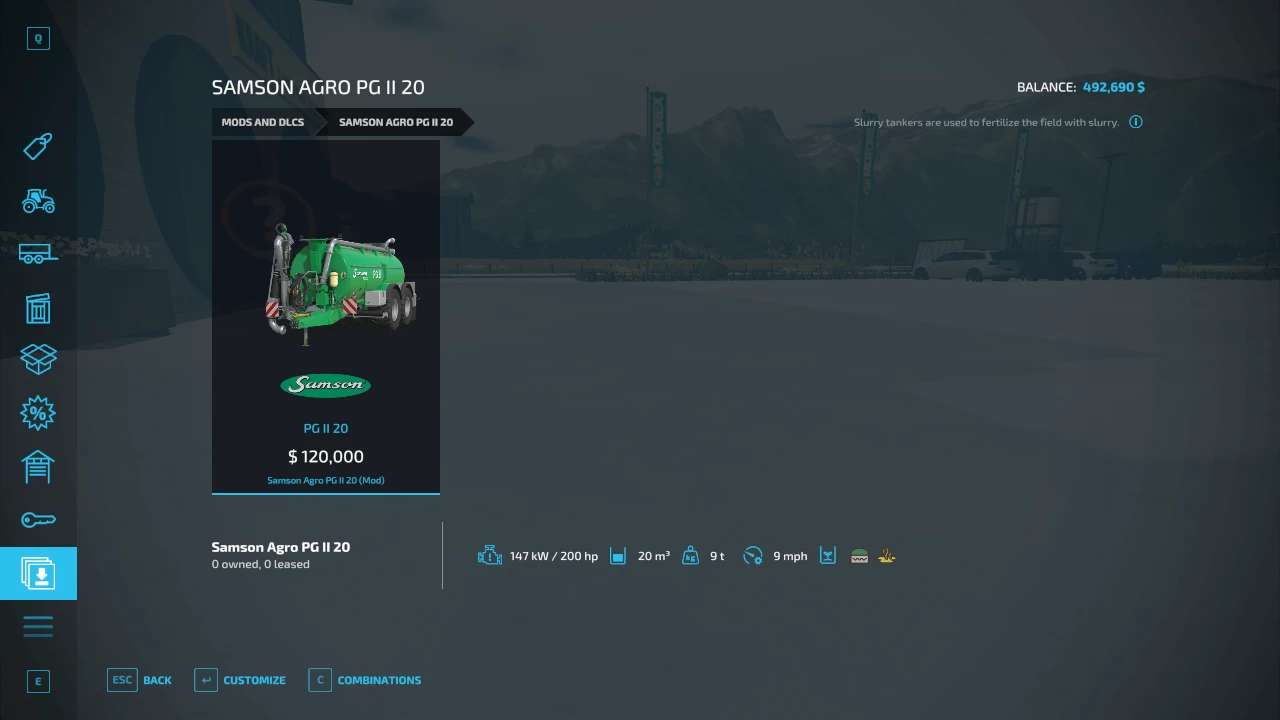This screenshot has width=1280, height=720.
Task: Open the garage owned-vehicles category
Action: (x=38, y=466)
